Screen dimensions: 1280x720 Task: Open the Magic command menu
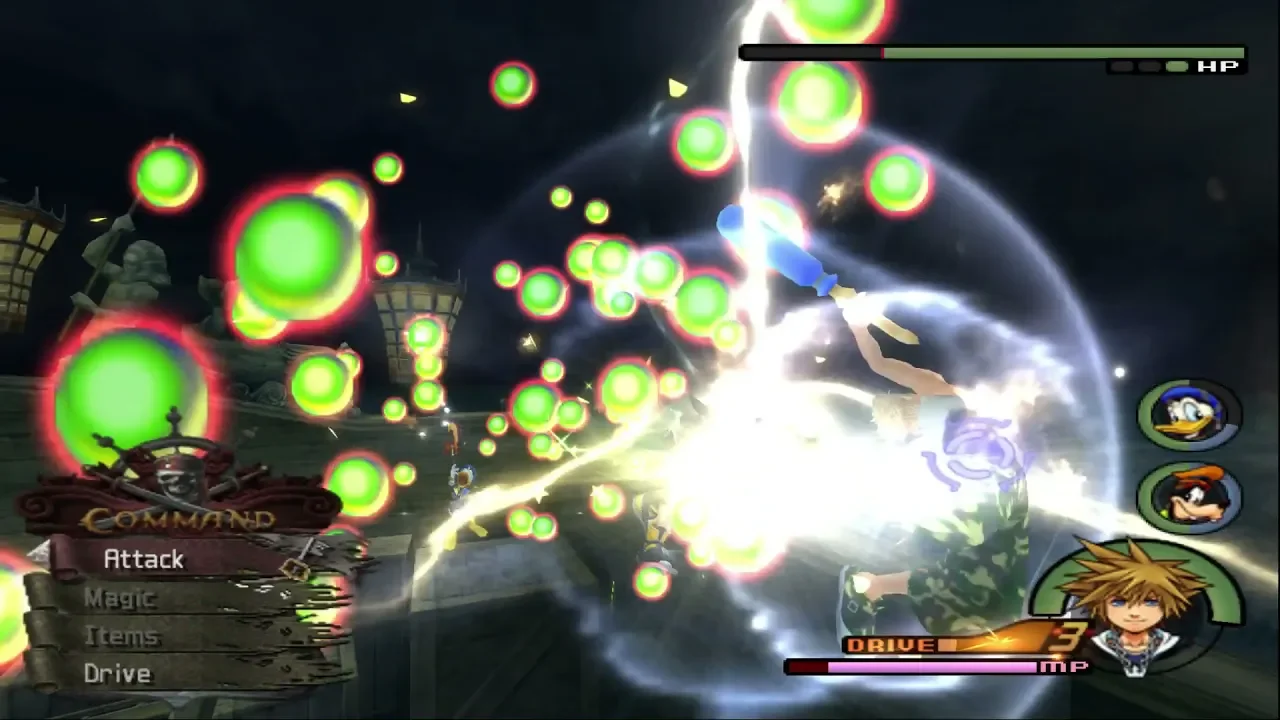point(119,598)
